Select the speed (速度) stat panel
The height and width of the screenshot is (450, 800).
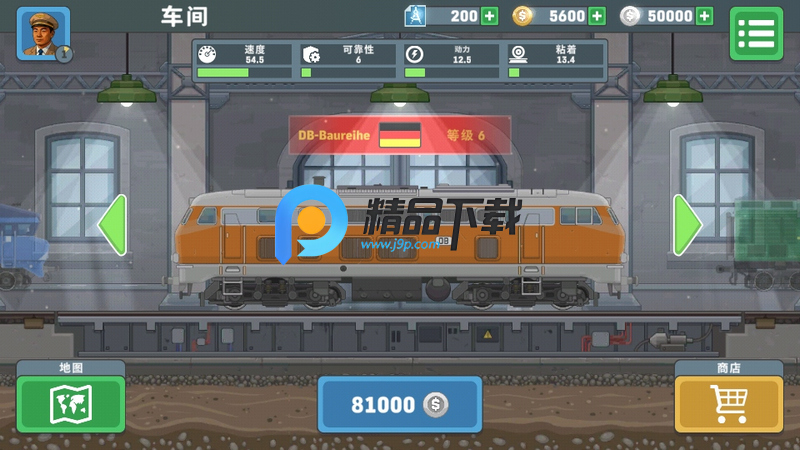coord(245,60)
